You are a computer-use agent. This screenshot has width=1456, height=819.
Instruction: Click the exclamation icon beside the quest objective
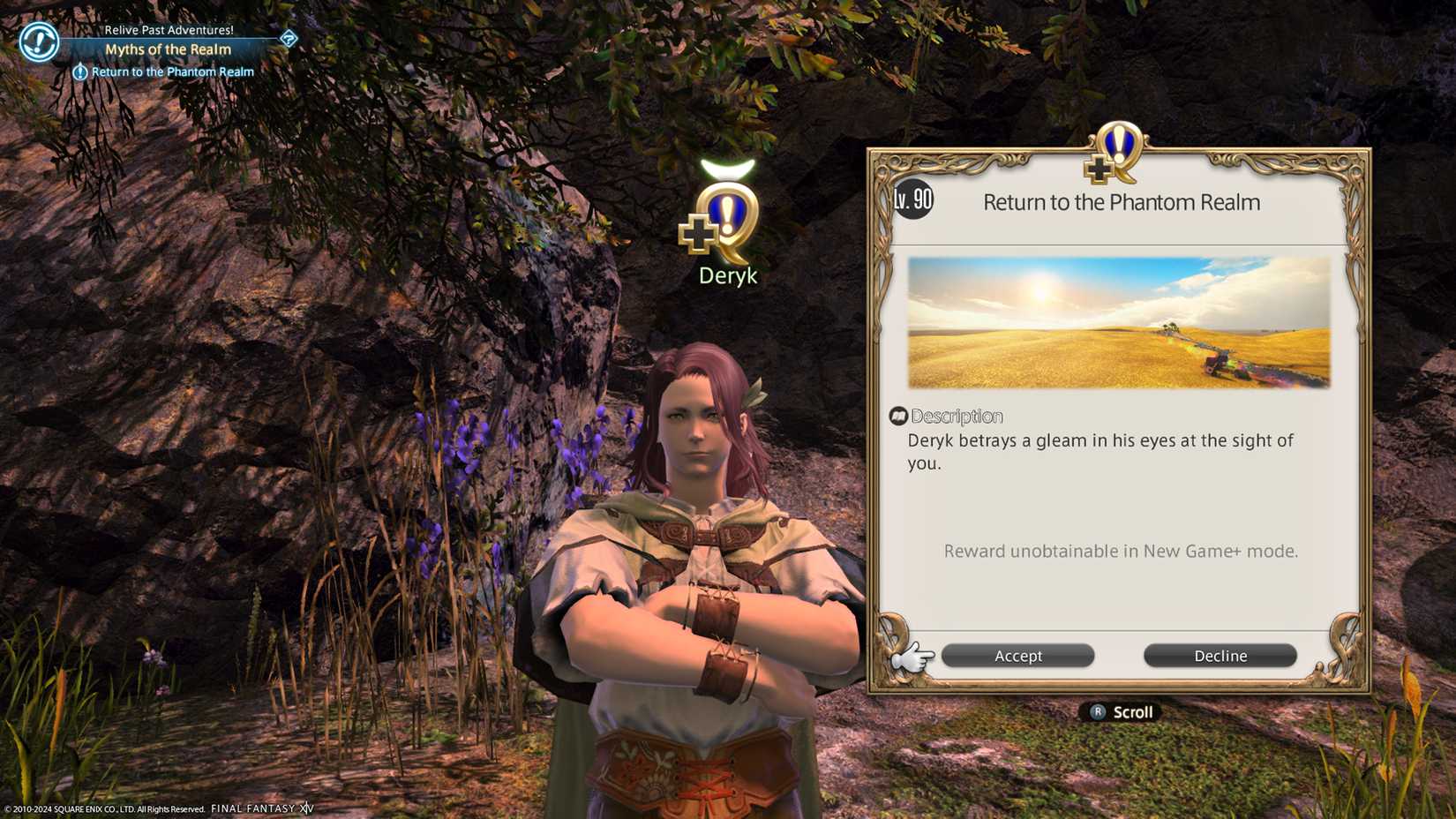tap(80, 71)
